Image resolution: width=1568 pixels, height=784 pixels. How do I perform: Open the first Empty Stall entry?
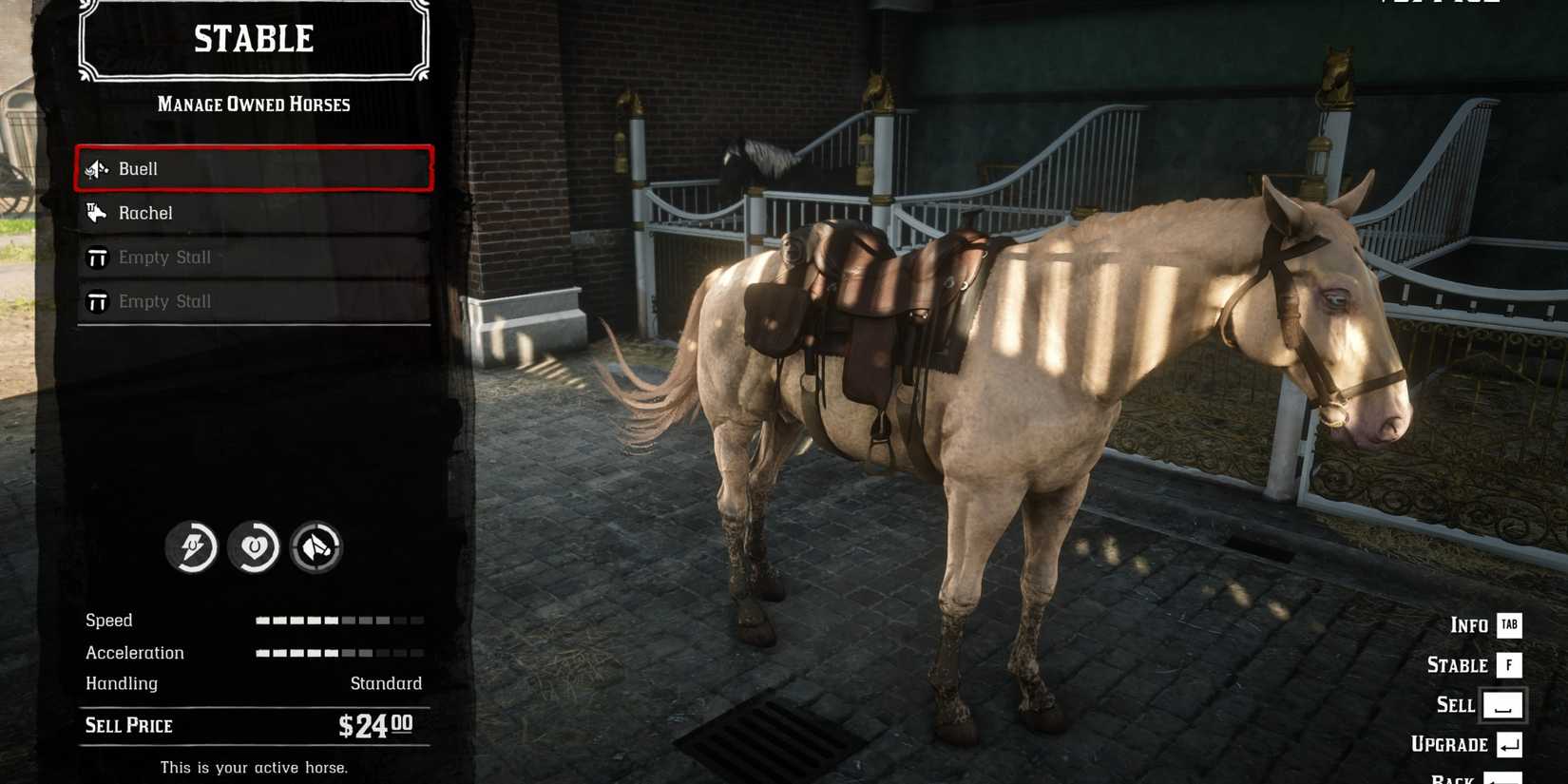click(252, 257)
